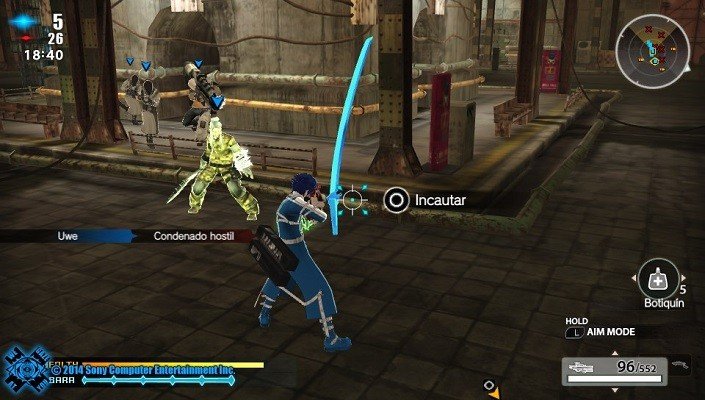Switch to the secondary weapon icon

click(x=682, y=366)
